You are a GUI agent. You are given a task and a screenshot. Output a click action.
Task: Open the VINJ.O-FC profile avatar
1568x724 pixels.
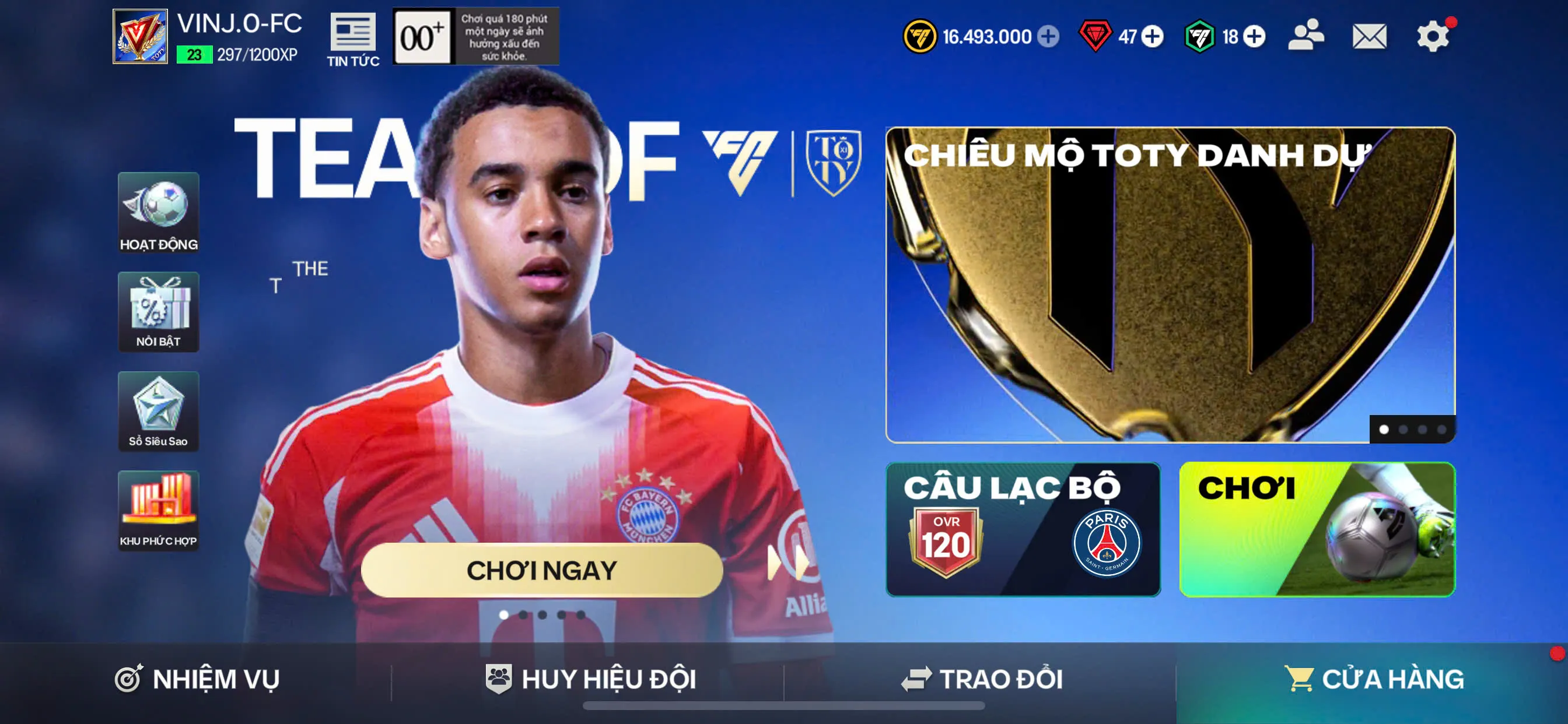(140, 37)
